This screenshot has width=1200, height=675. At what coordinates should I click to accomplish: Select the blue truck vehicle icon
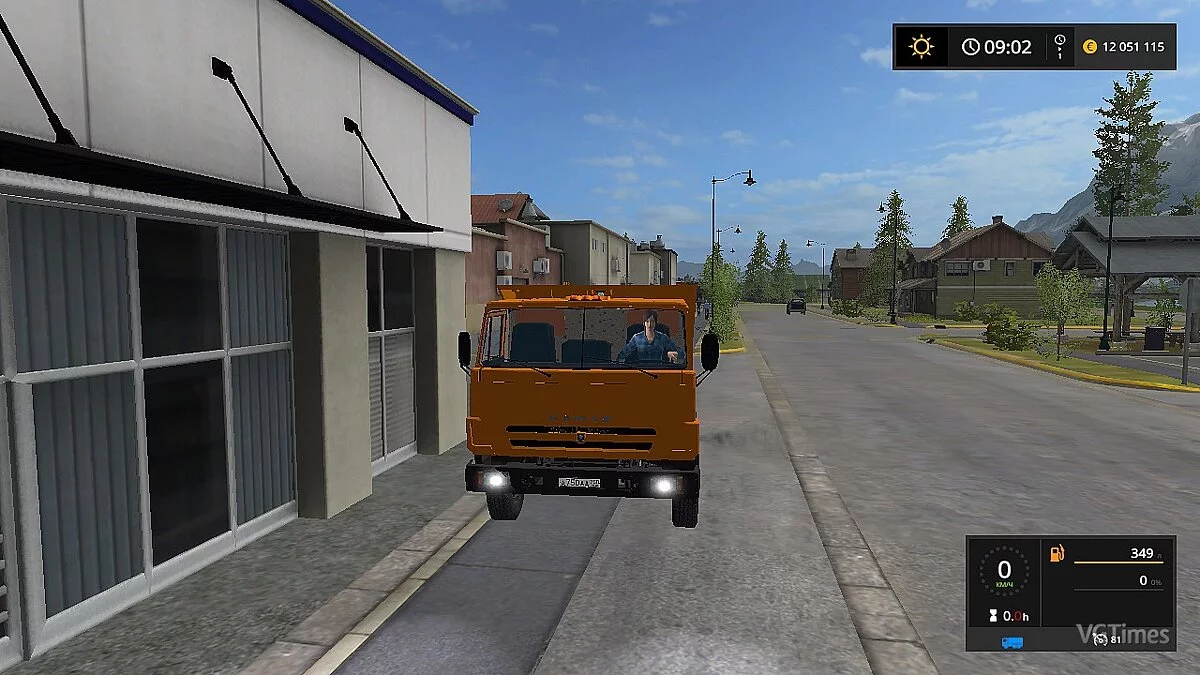(1012, 642)
